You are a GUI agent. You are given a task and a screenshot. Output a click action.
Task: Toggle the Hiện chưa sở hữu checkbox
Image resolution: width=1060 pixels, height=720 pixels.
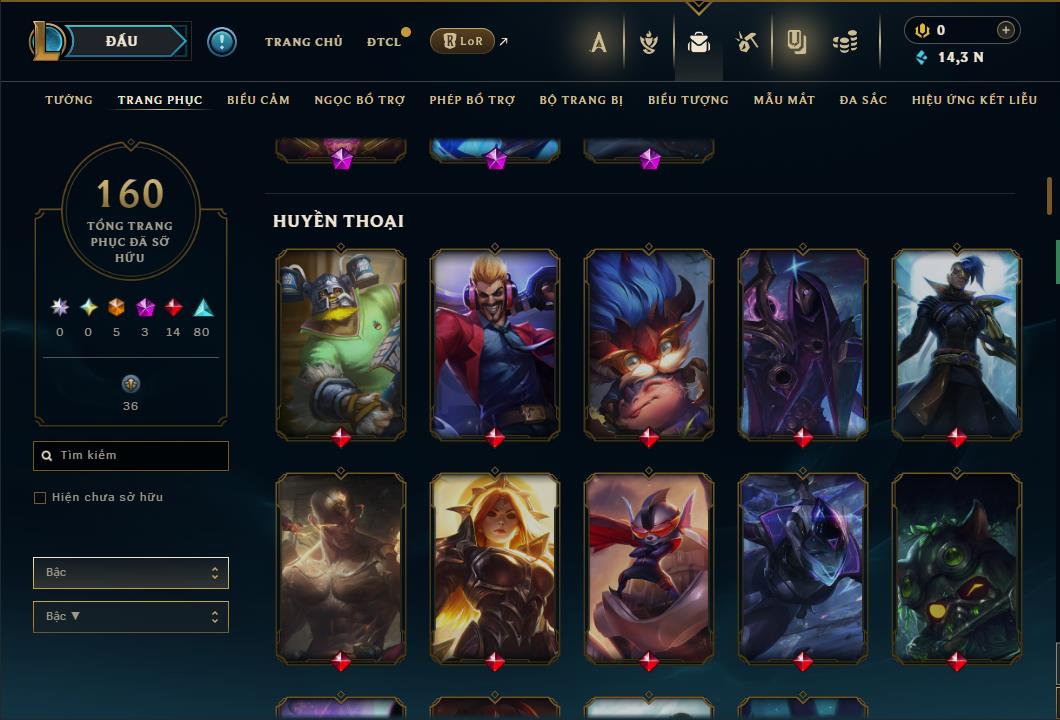pyautogui.click(x=40, y=498)
